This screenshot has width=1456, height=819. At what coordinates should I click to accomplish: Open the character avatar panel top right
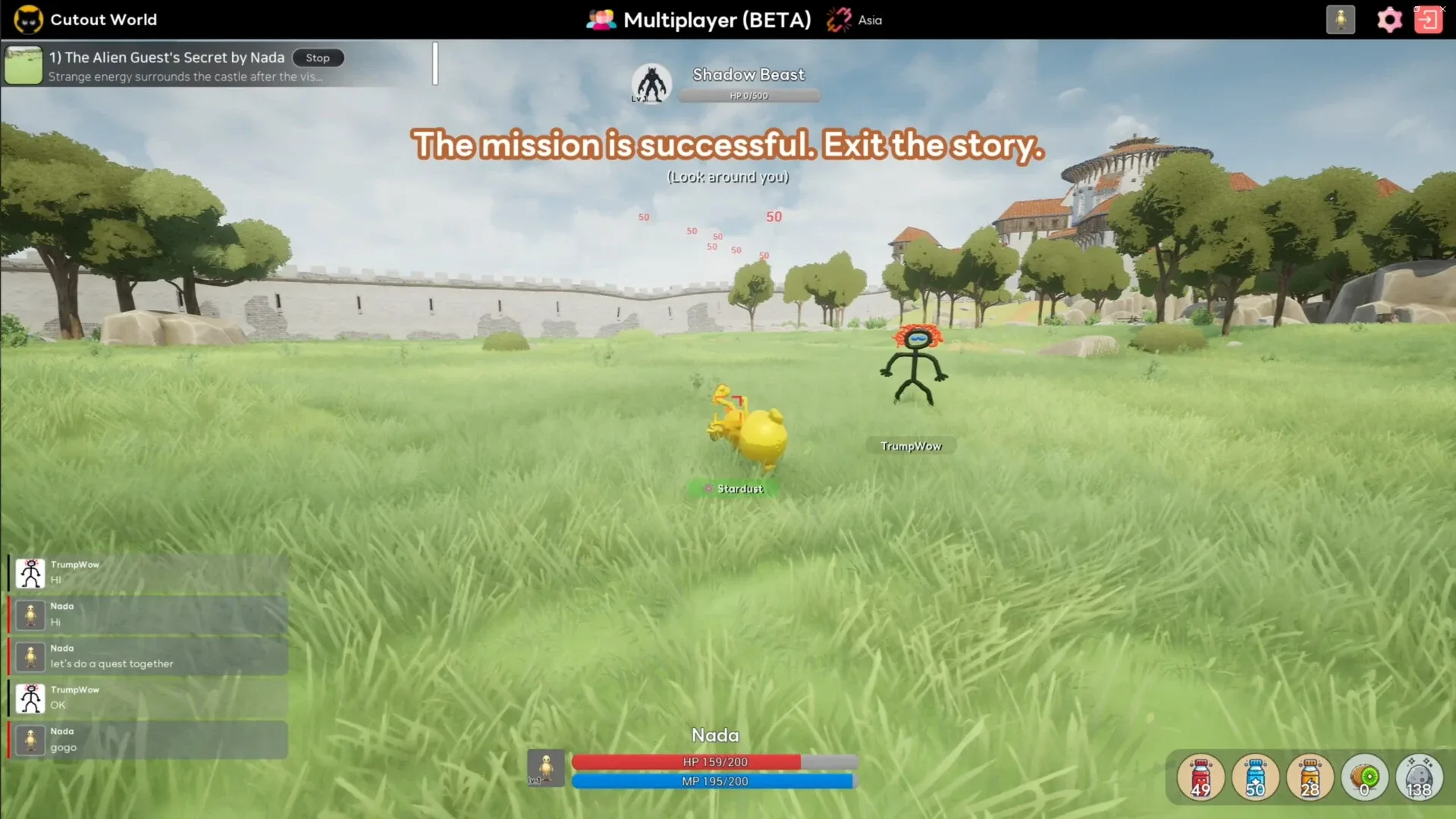pos(1341,20)
